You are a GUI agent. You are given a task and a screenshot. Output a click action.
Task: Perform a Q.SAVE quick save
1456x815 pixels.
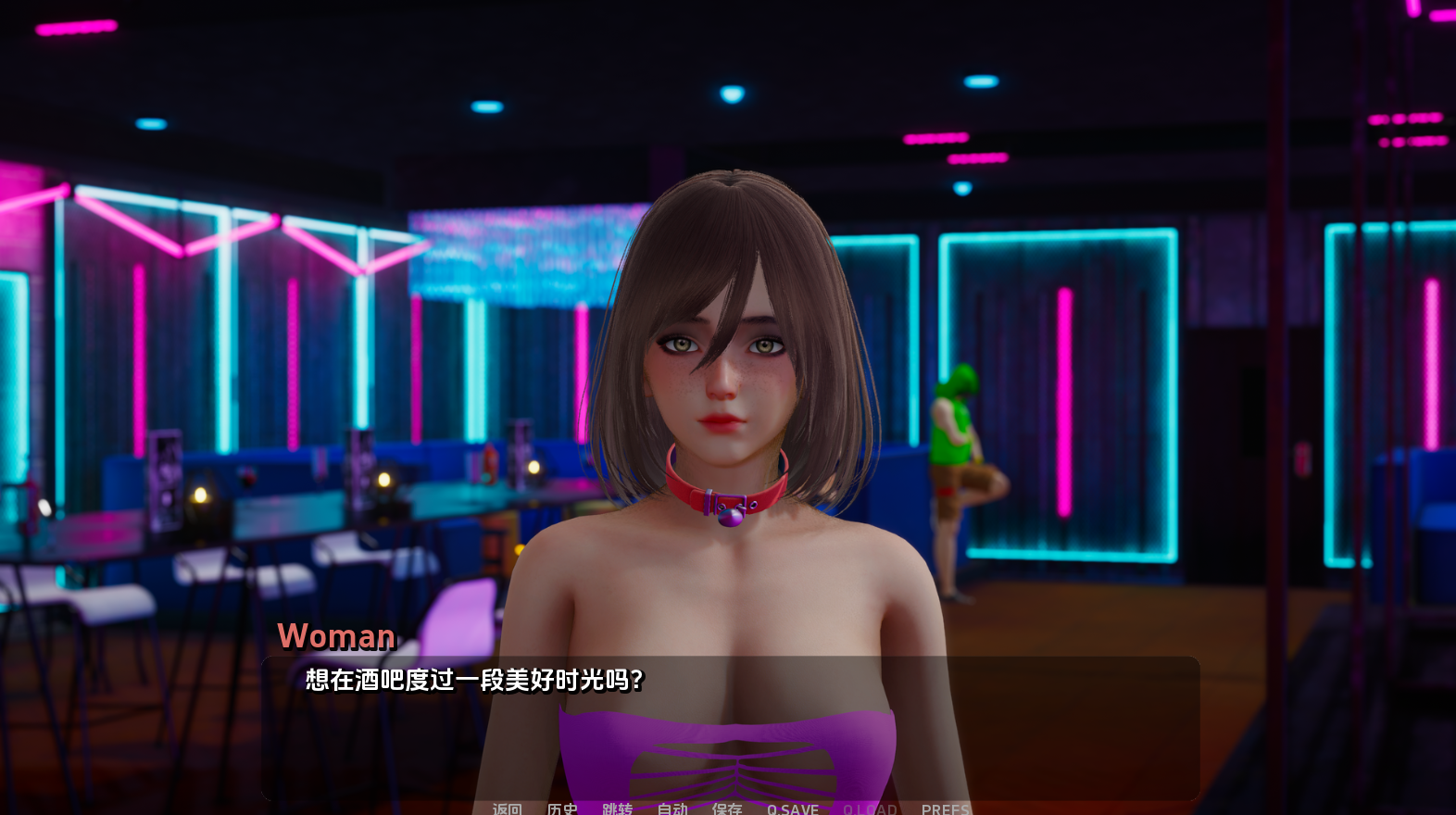(x=792, y=808)
